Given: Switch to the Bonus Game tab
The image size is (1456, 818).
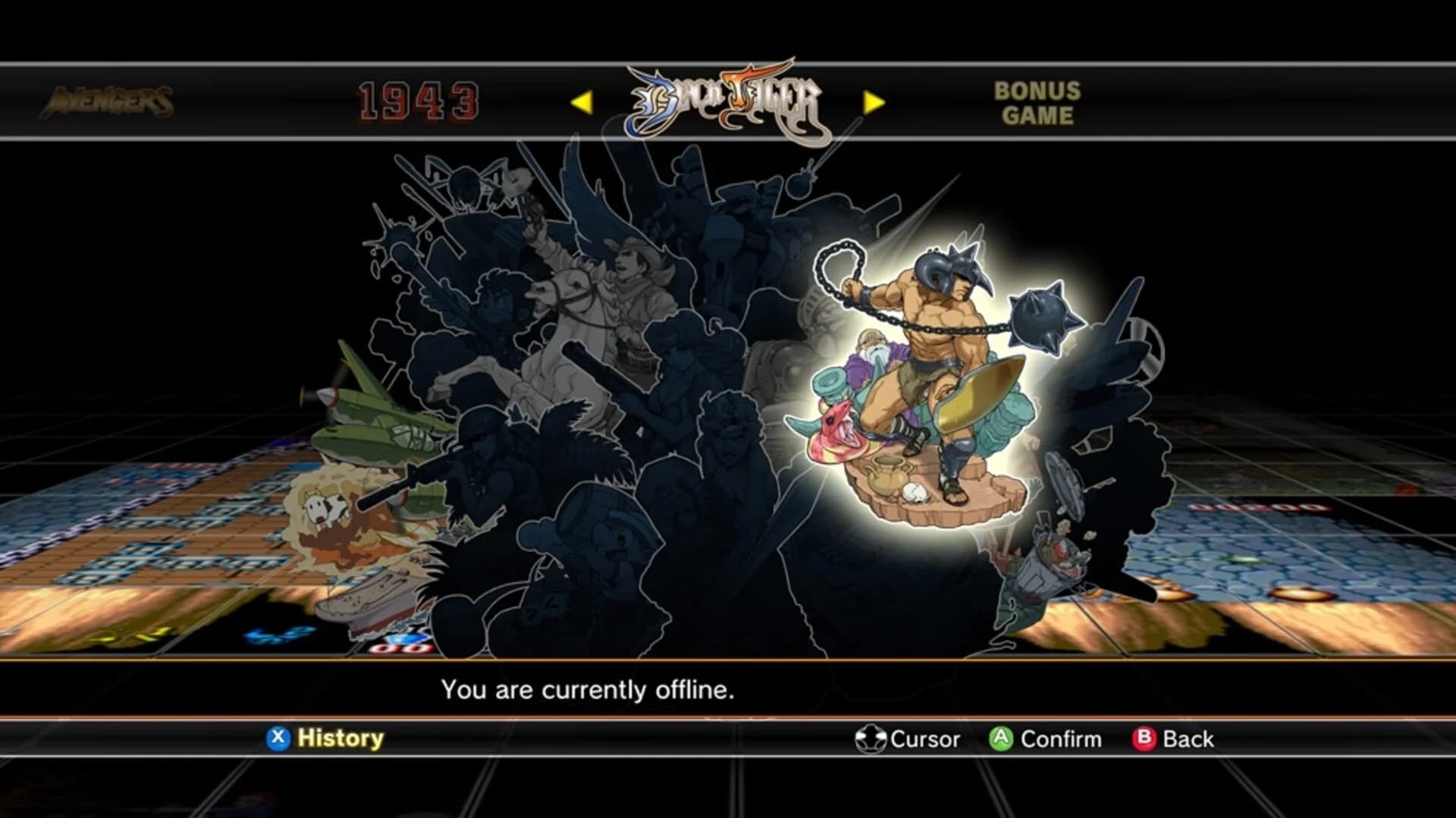Looking at the screenshot, I should pos(1037,102).
